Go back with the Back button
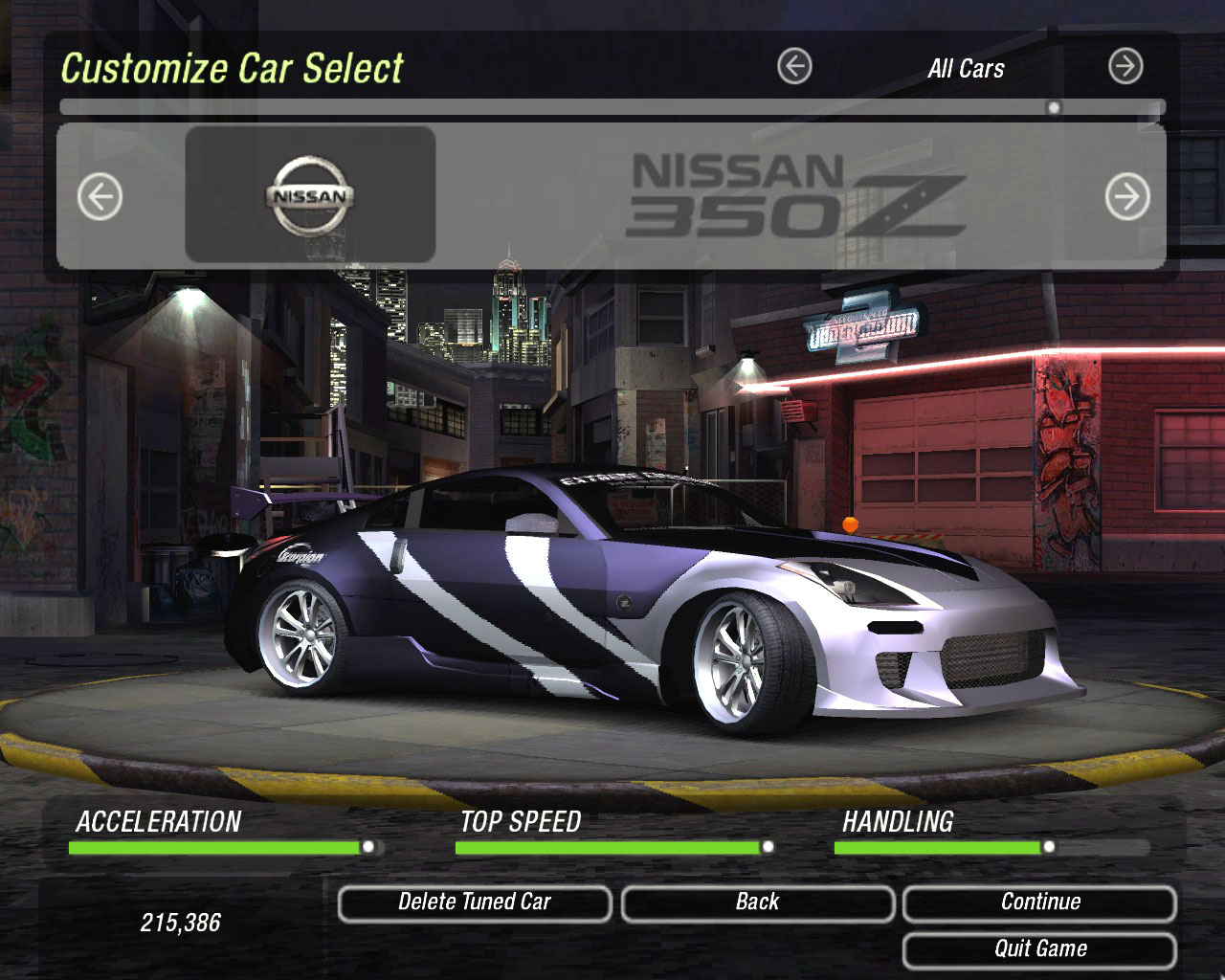Screen dimensions: 1225x980 (757, 902)
